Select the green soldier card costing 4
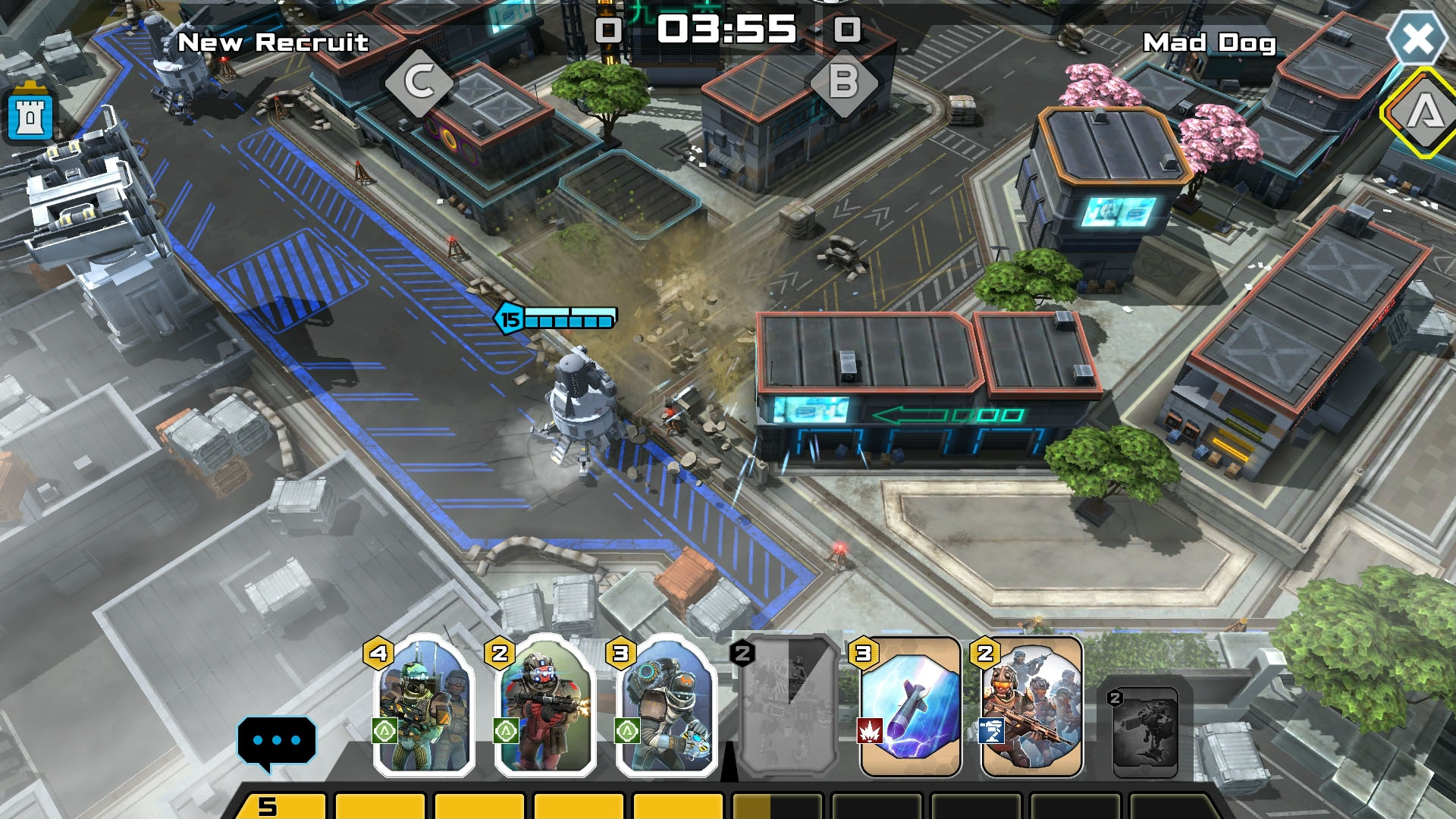The width and height of the screenshot is (1456, 819). click(423, 707)
